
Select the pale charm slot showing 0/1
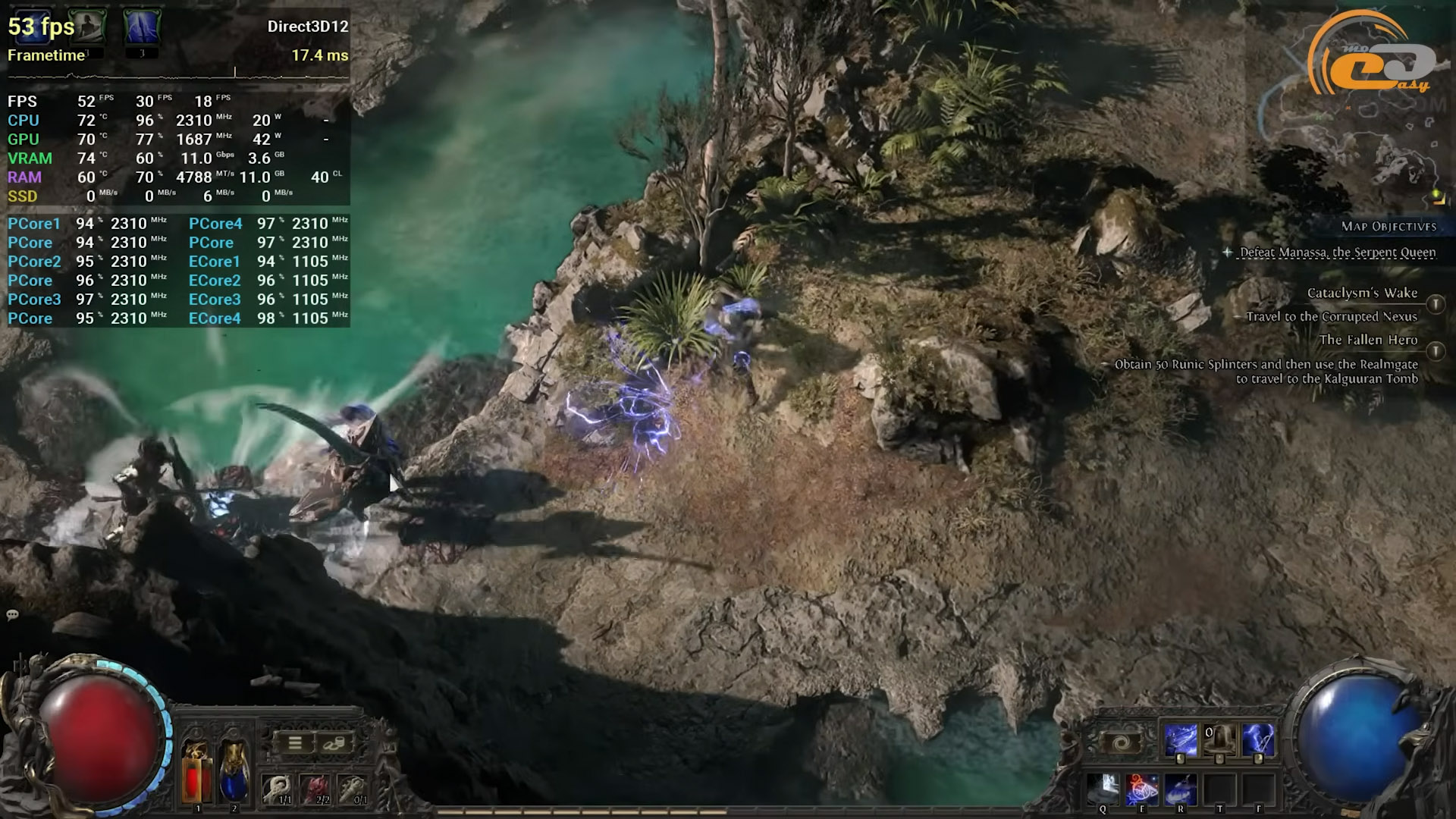(x=353, y=789)
